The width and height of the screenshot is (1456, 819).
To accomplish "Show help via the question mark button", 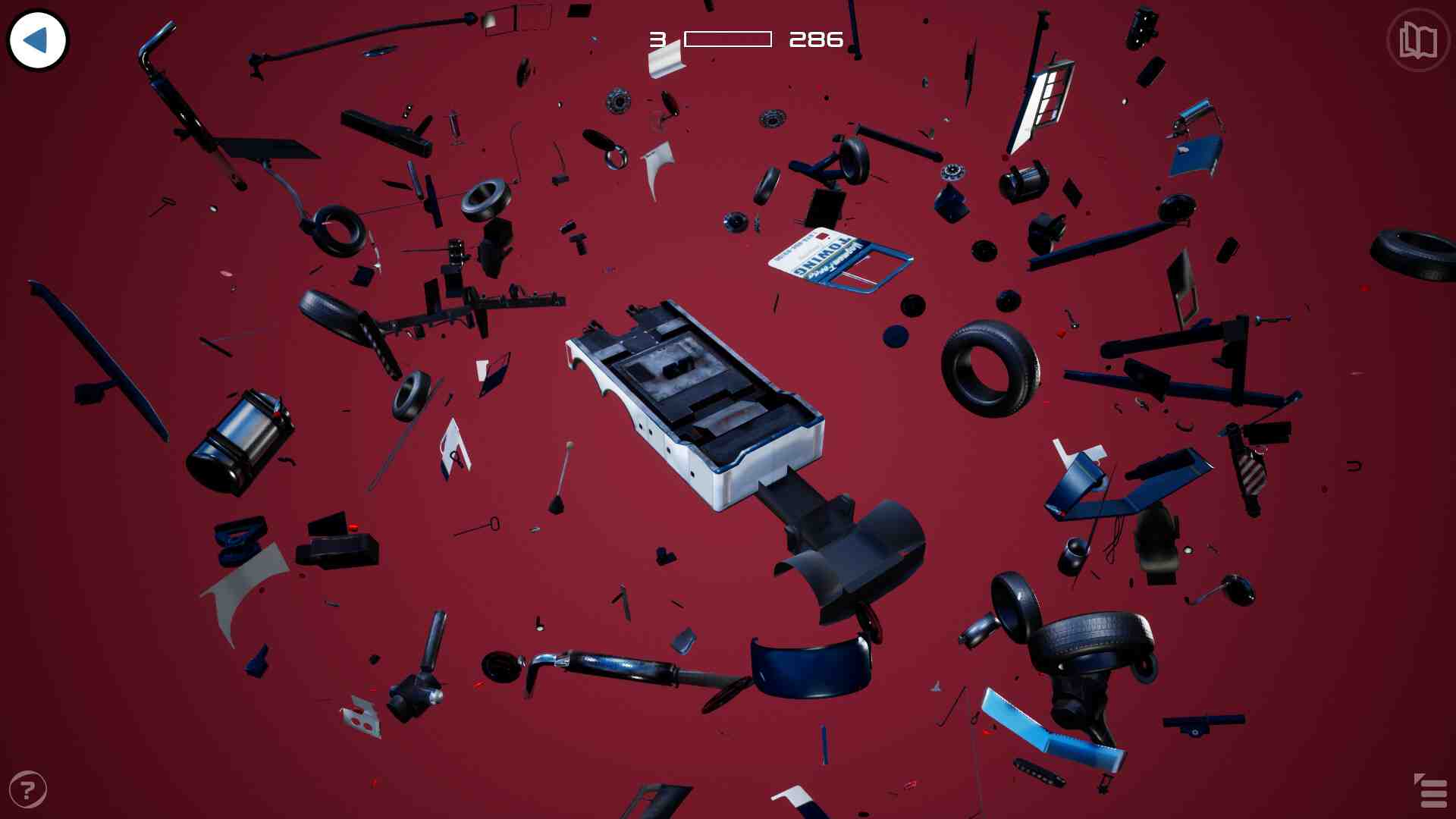I will pyautogui.click(x=28, y=789).
